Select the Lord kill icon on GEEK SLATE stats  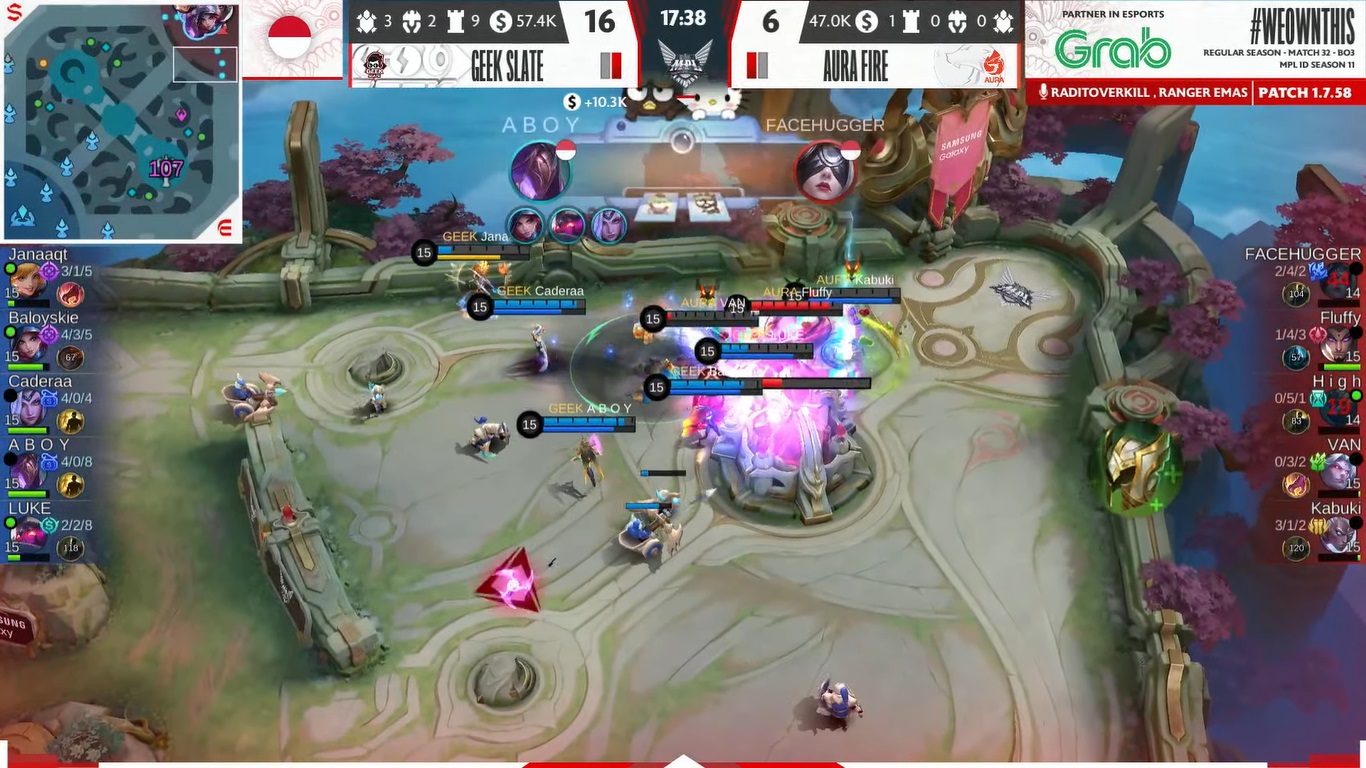pyautogui.click(x=410, y=22)
